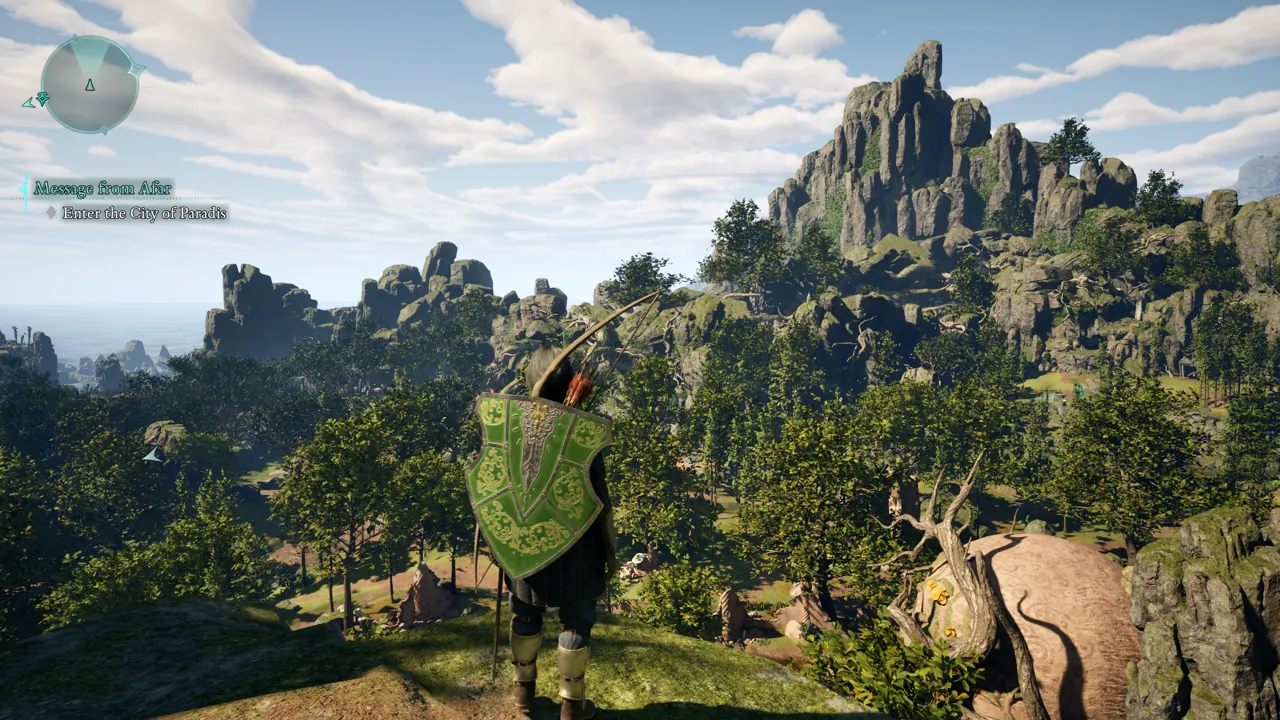Open the circular compass minimap
This screenshot has width=1280, height=720.
click(x=90, y=85)
